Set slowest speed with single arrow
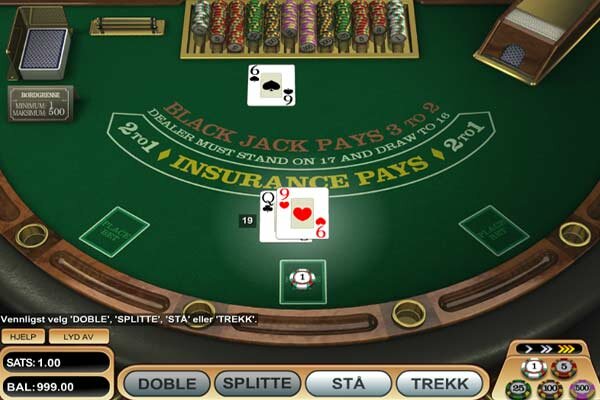The height and width of the screenshot is (400, 600). (528, 349)
